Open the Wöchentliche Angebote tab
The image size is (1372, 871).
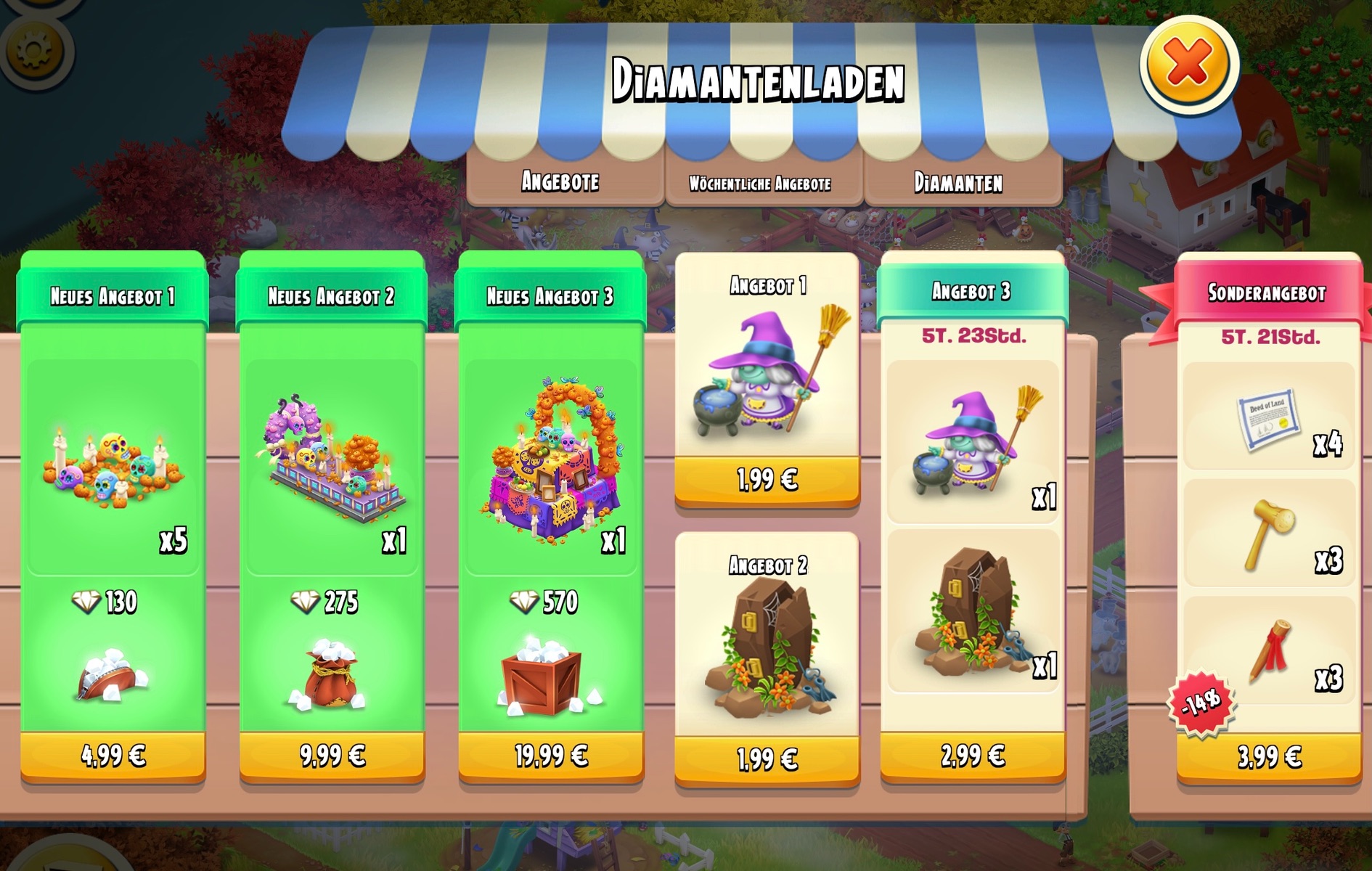[760, 183]
